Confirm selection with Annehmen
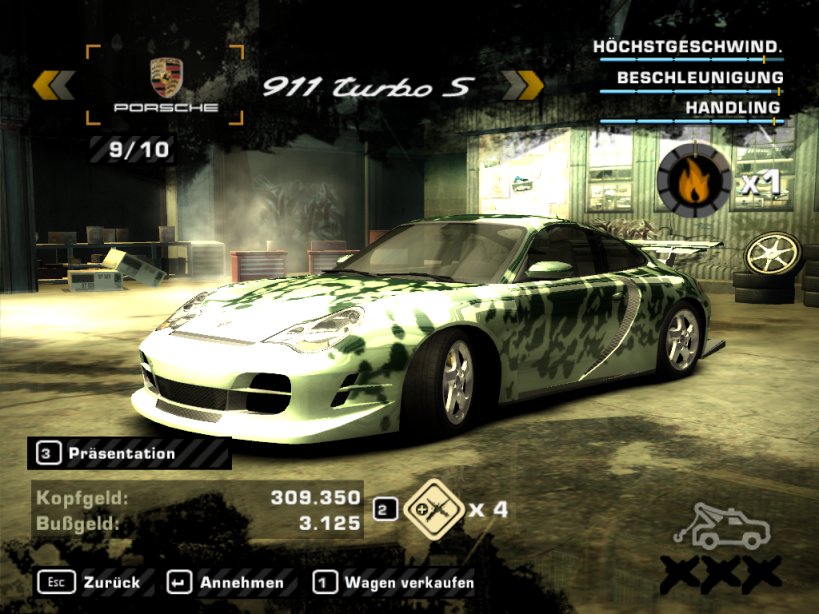 (227, 582)
